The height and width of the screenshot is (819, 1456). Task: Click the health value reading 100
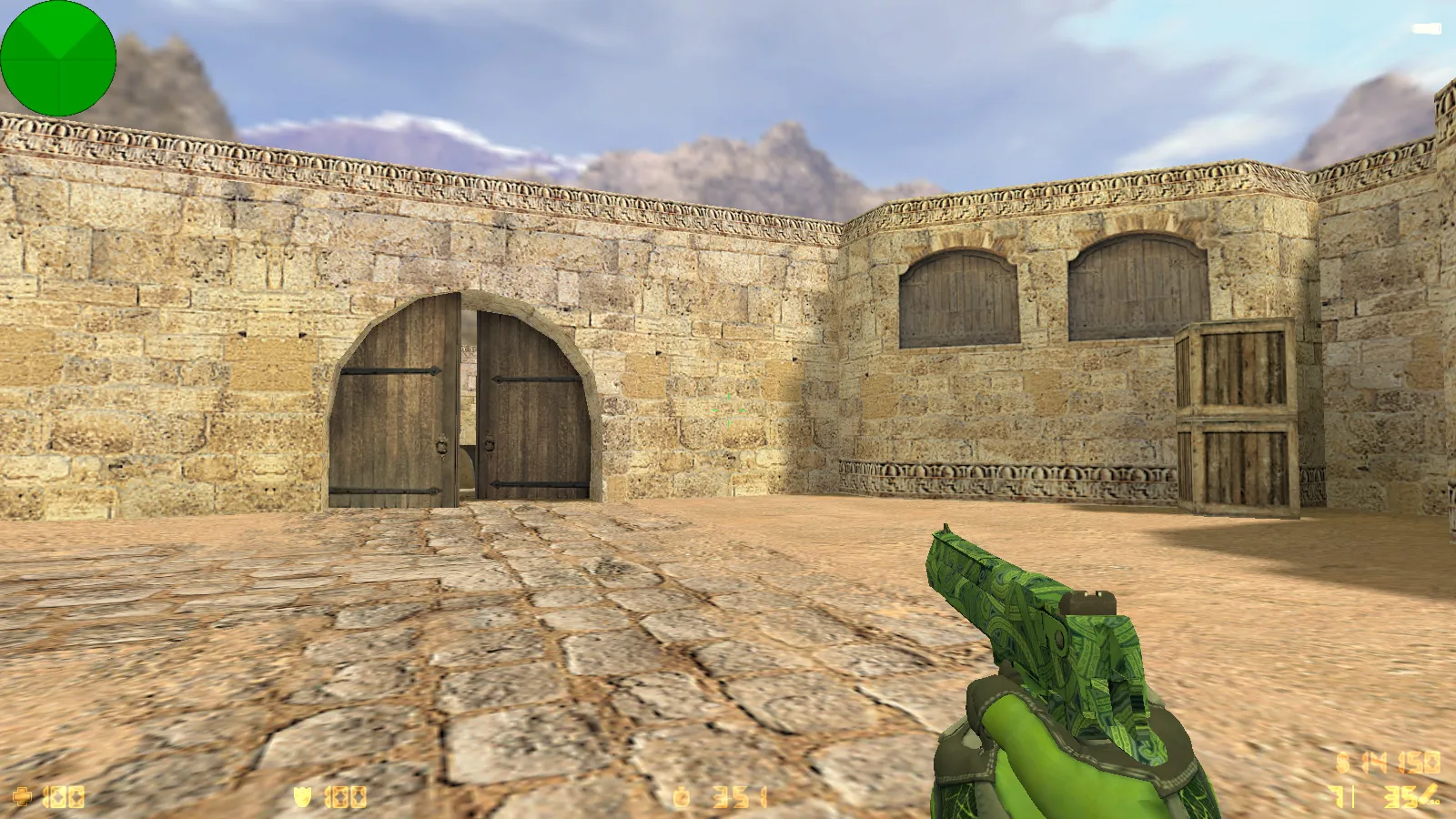click(64, 796)
